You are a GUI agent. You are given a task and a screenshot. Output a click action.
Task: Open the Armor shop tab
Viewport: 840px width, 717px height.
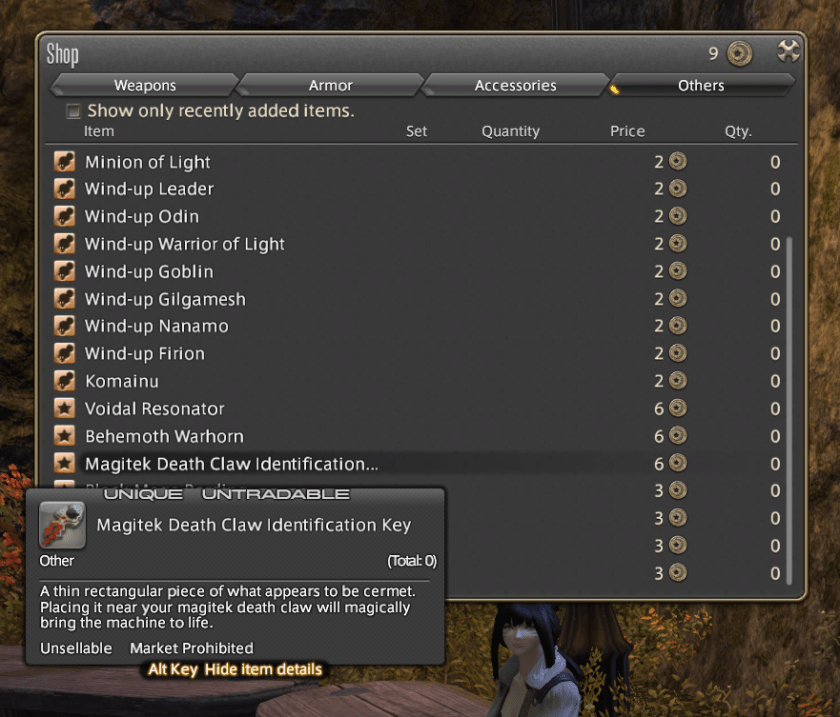[x=330, y=86]
